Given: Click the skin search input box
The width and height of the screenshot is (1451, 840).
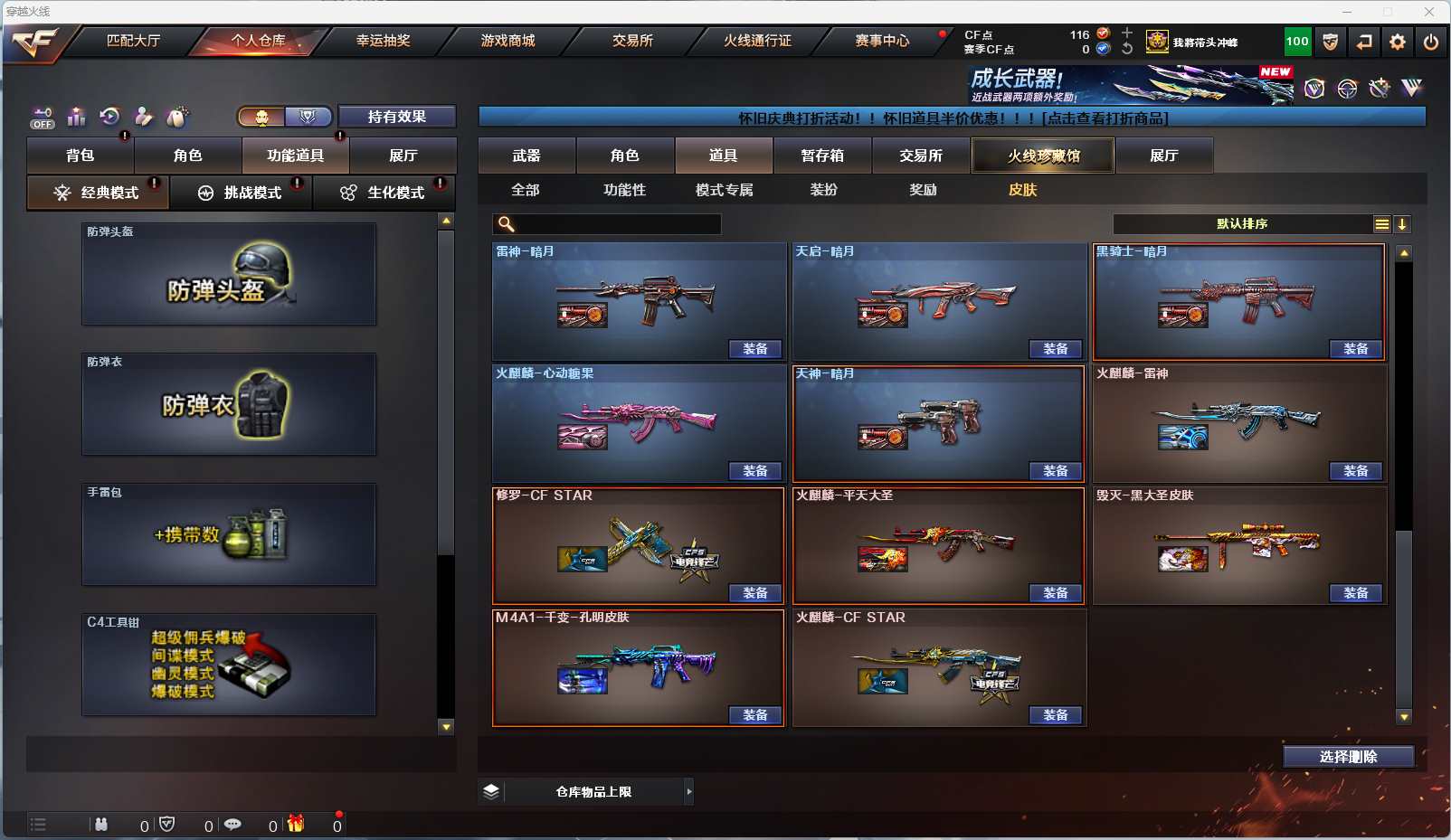Looking at the screenshot, I should point(615,224).
